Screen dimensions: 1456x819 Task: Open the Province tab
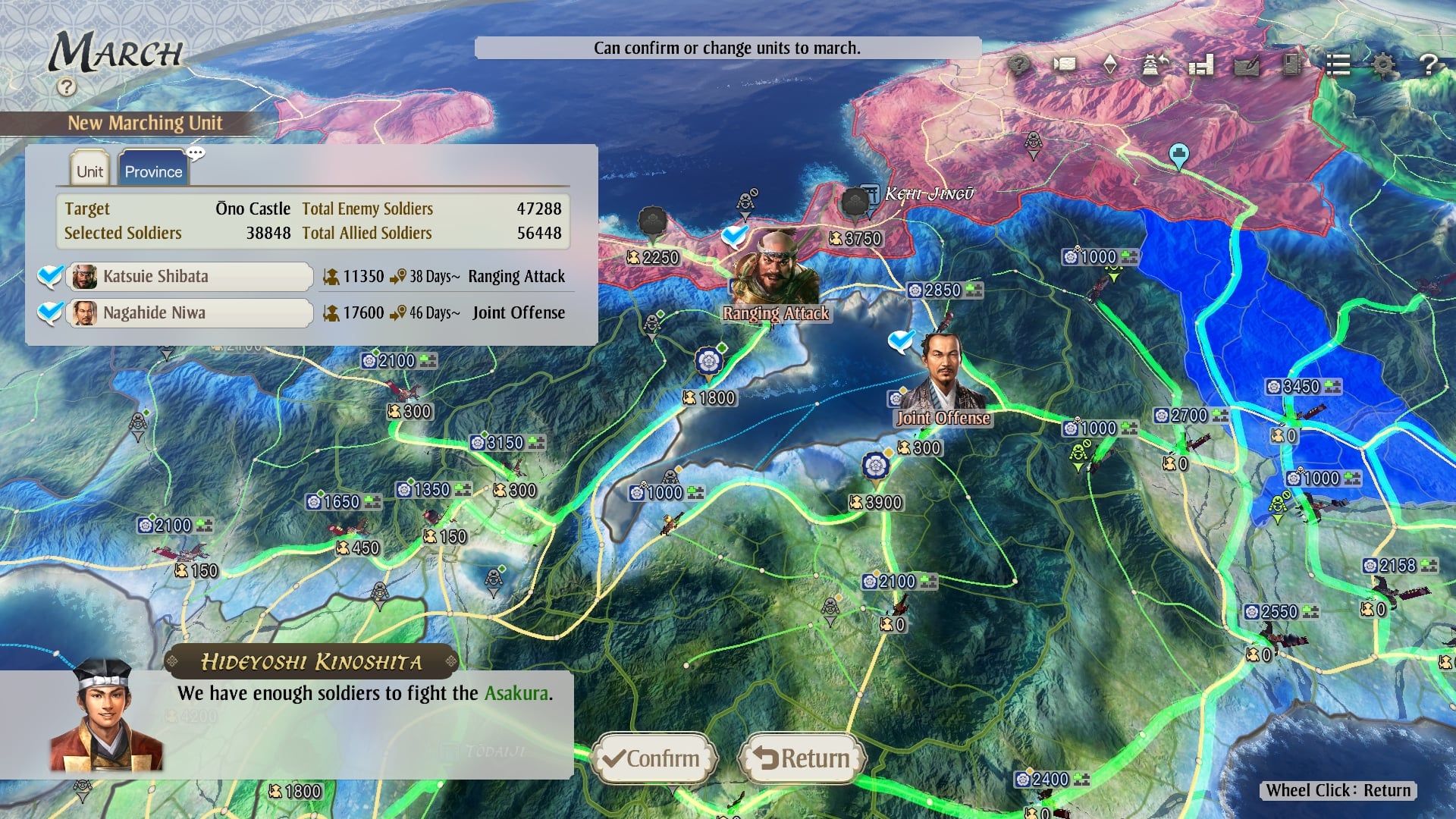(153, 171)
